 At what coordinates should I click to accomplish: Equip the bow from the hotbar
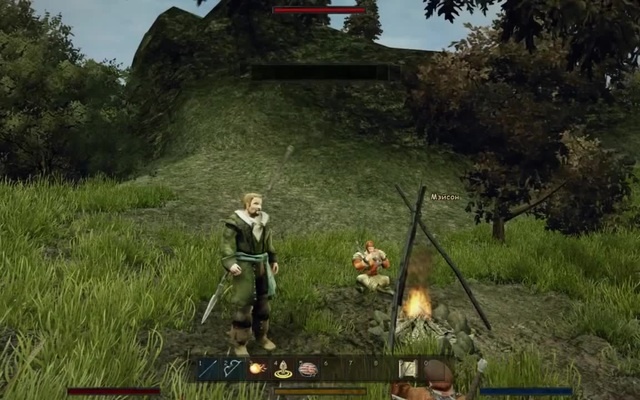[x=233, y=369]
